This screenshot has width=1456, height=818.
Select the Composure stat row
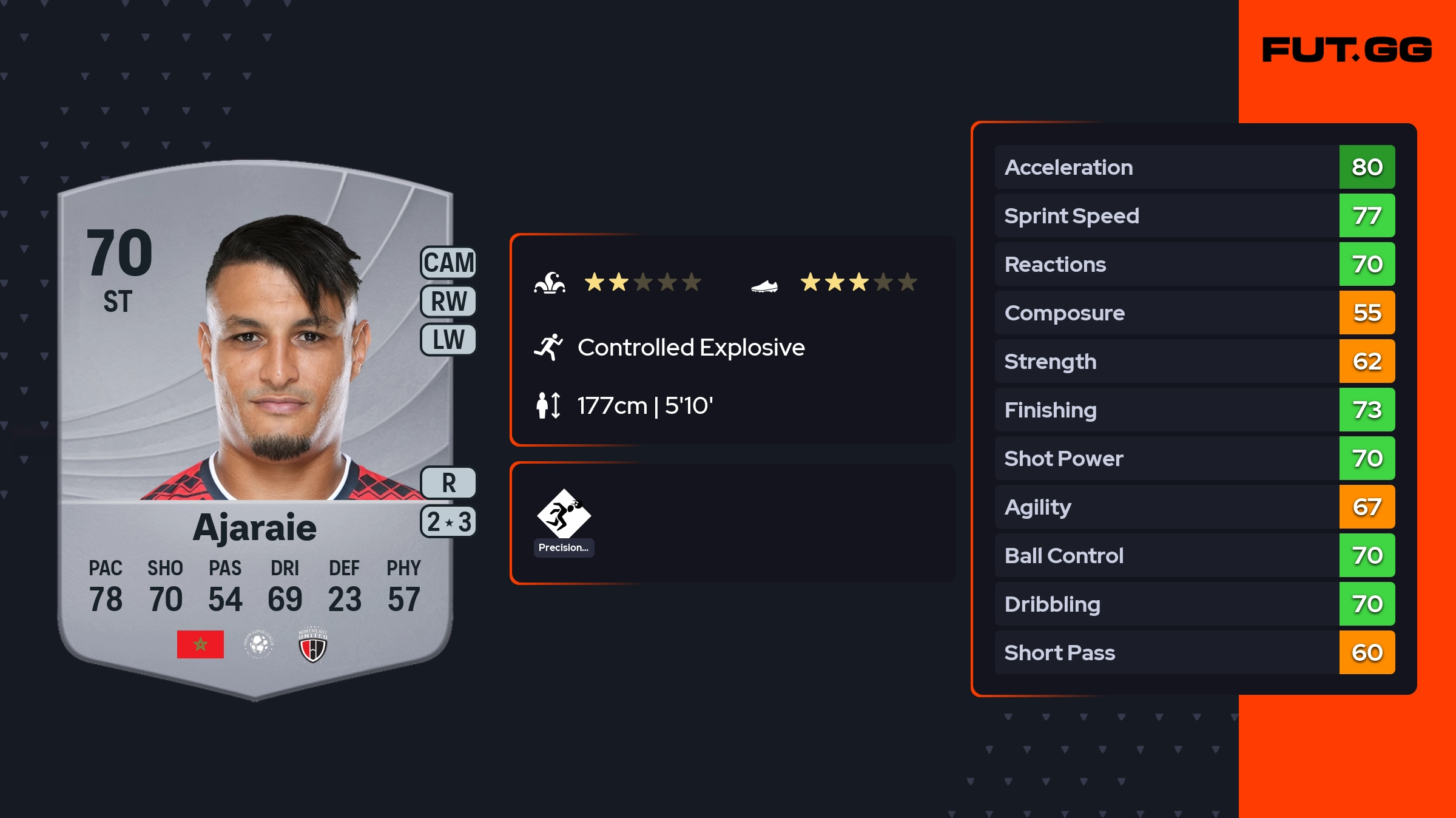click(1195, 313)
